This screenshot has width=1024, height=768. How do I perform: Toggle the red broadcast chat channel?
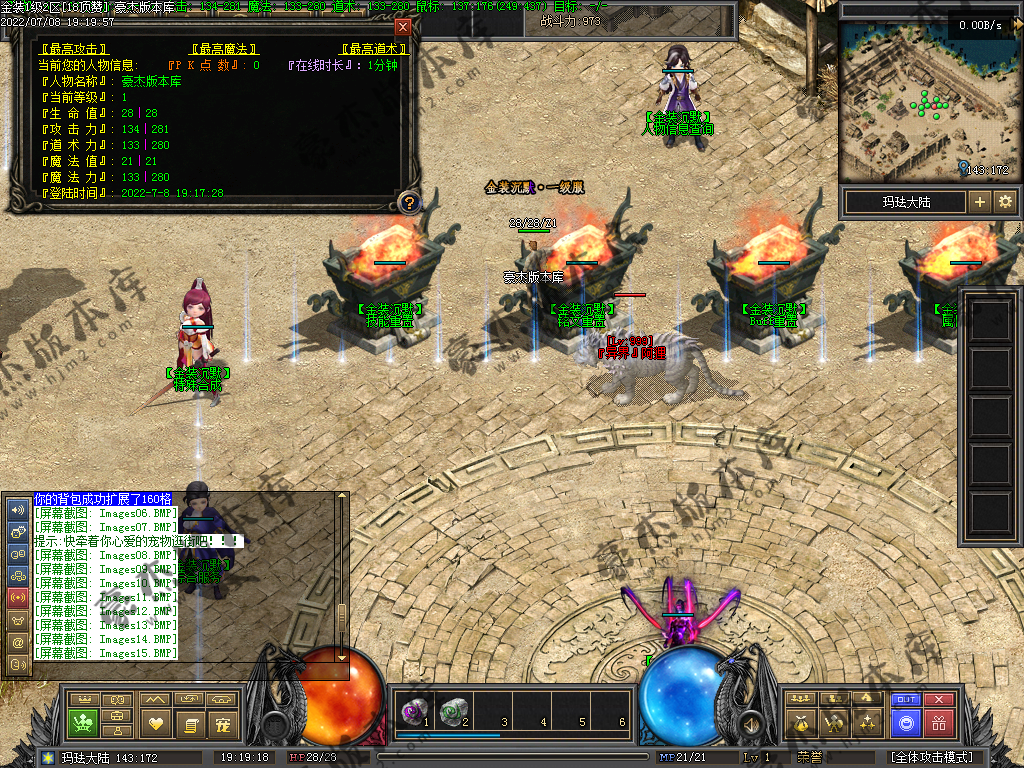tap(17, 597)
